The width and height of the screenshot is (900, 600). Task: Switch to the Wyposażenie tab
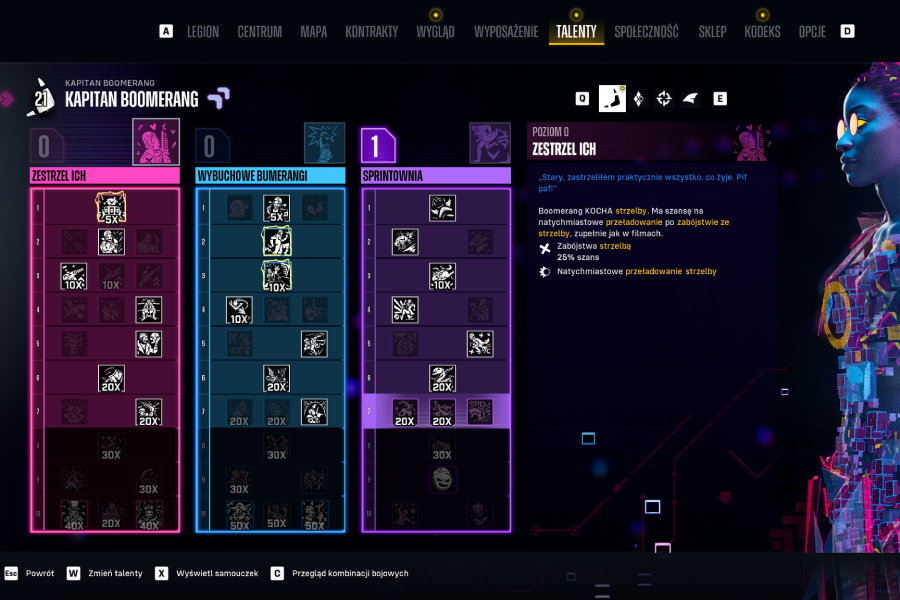[x=505, y=32]
